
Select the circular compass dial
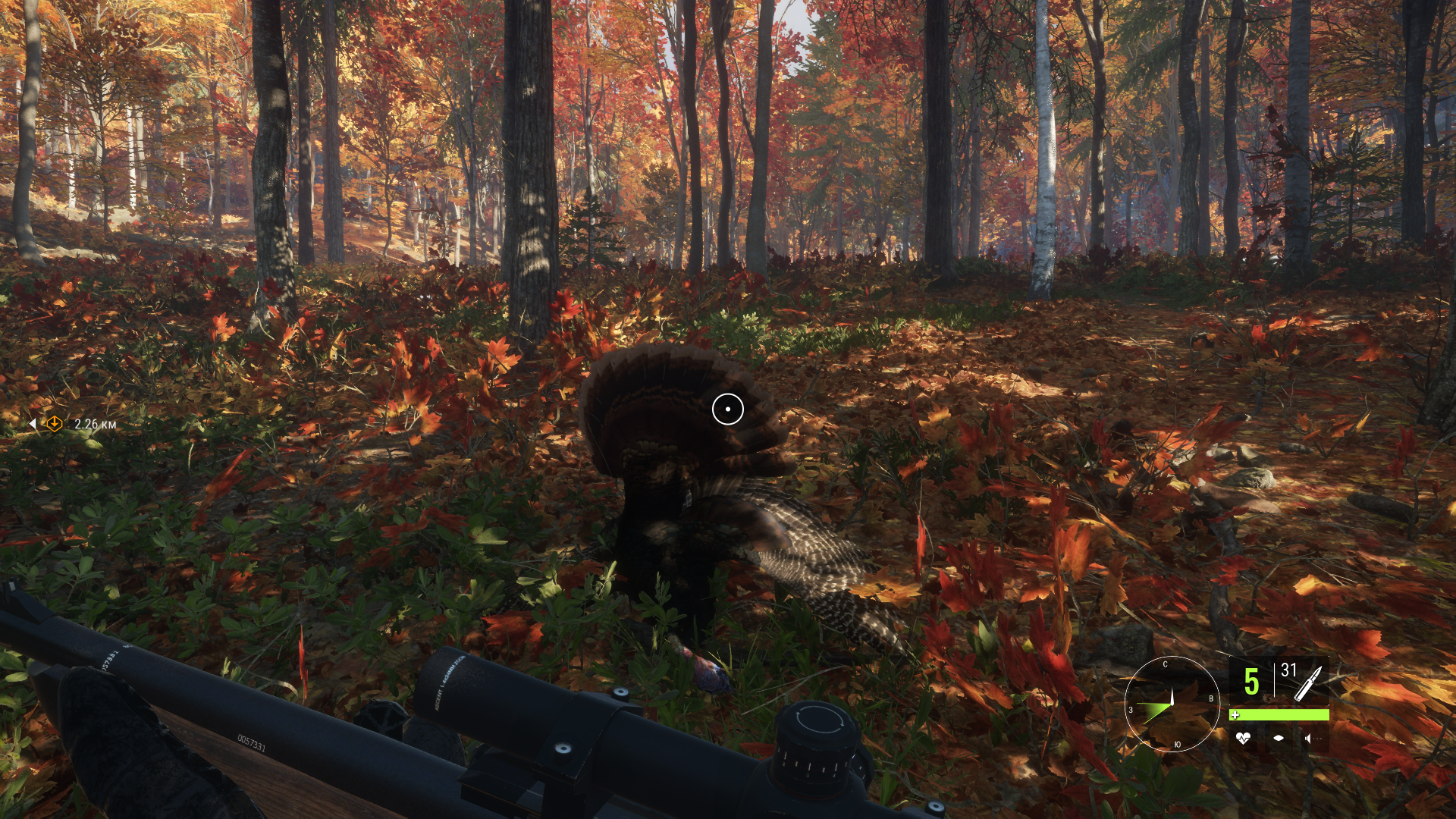tap(1171, 704)
